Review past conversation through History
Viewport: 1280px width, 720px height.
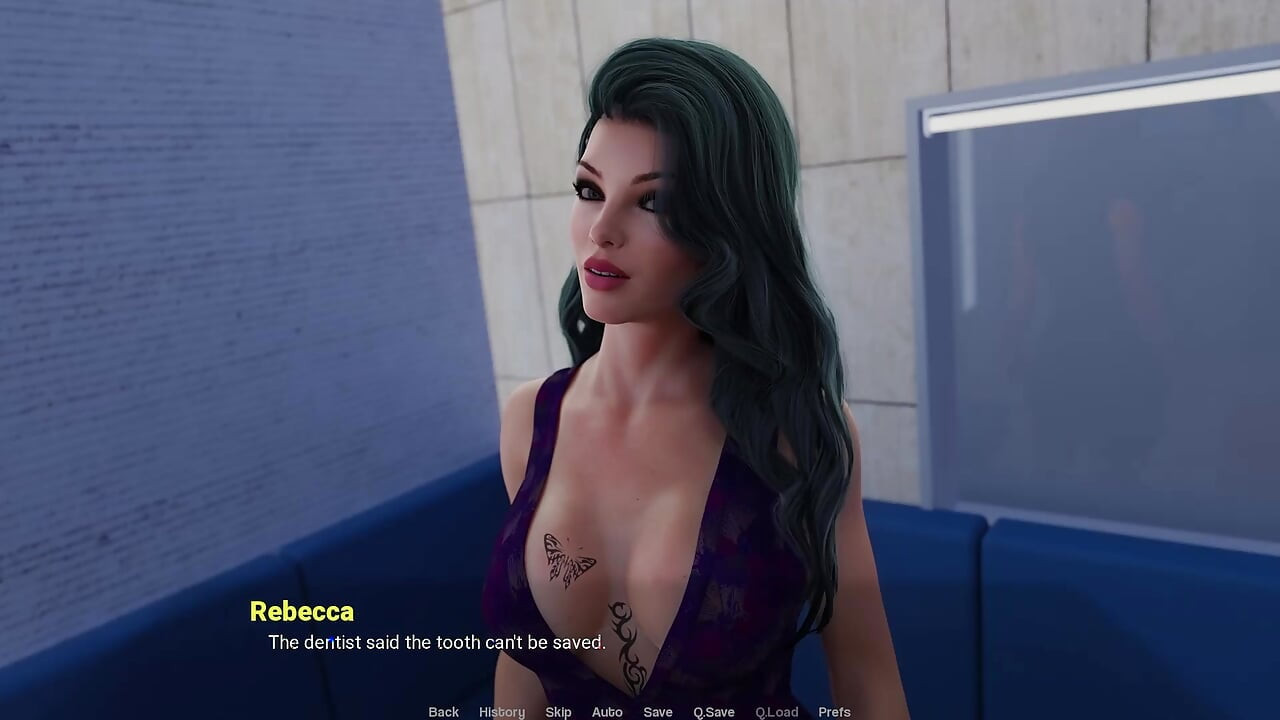click(x=501, y=712)
